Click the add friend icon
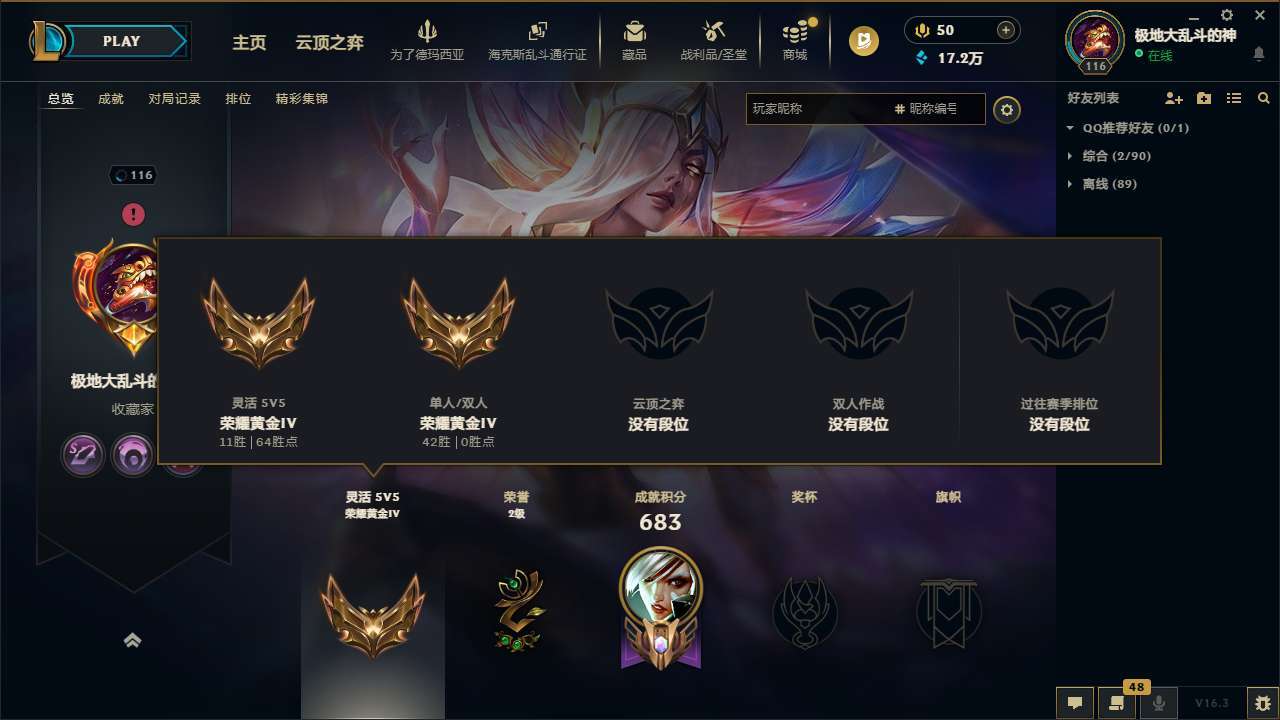 coord(1173,98)
